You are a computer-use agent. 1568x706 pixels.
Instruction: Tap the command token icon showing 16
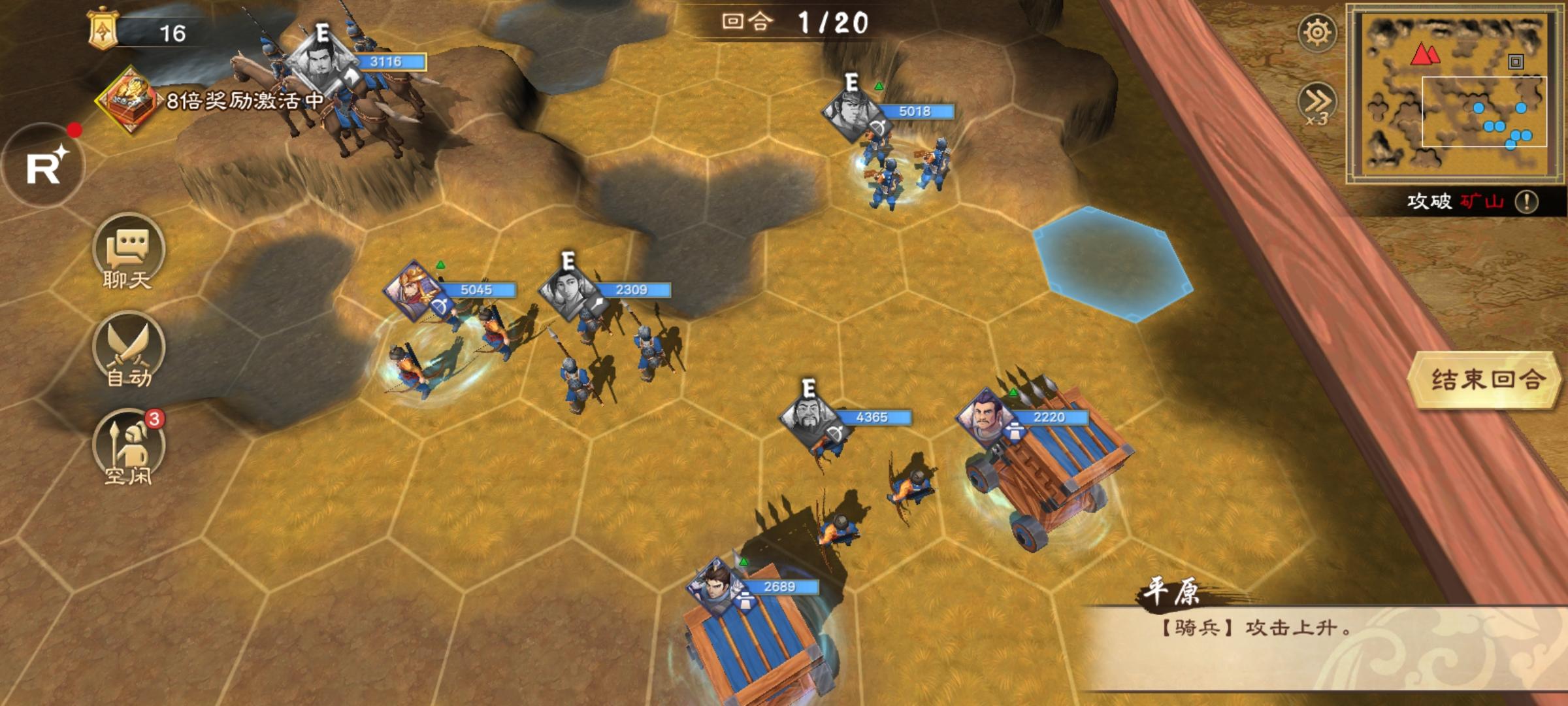(105, 30)
